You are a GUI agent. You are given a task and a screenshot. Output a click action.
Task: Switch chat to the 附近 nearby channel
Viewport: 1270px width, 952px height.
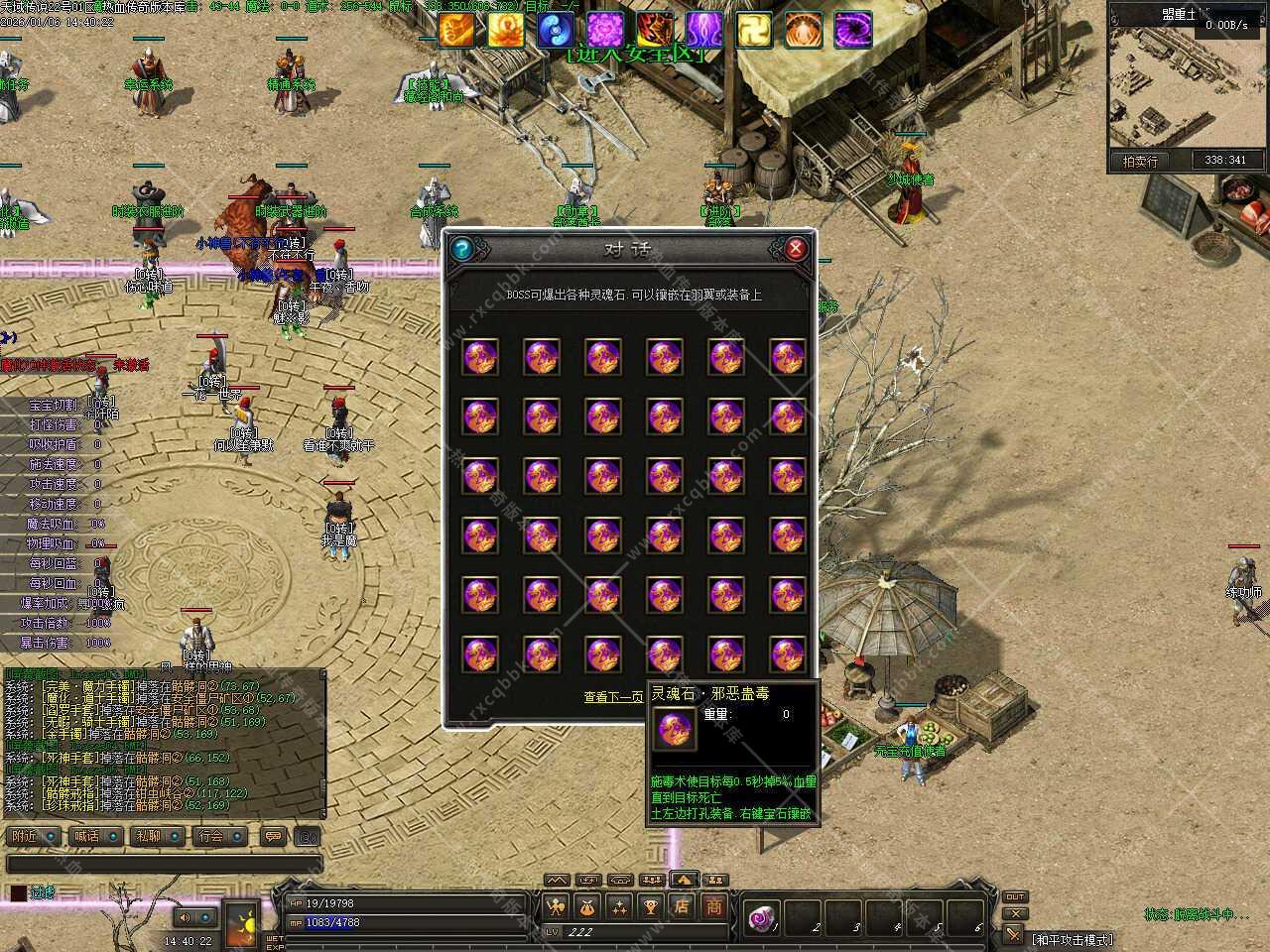33,836
